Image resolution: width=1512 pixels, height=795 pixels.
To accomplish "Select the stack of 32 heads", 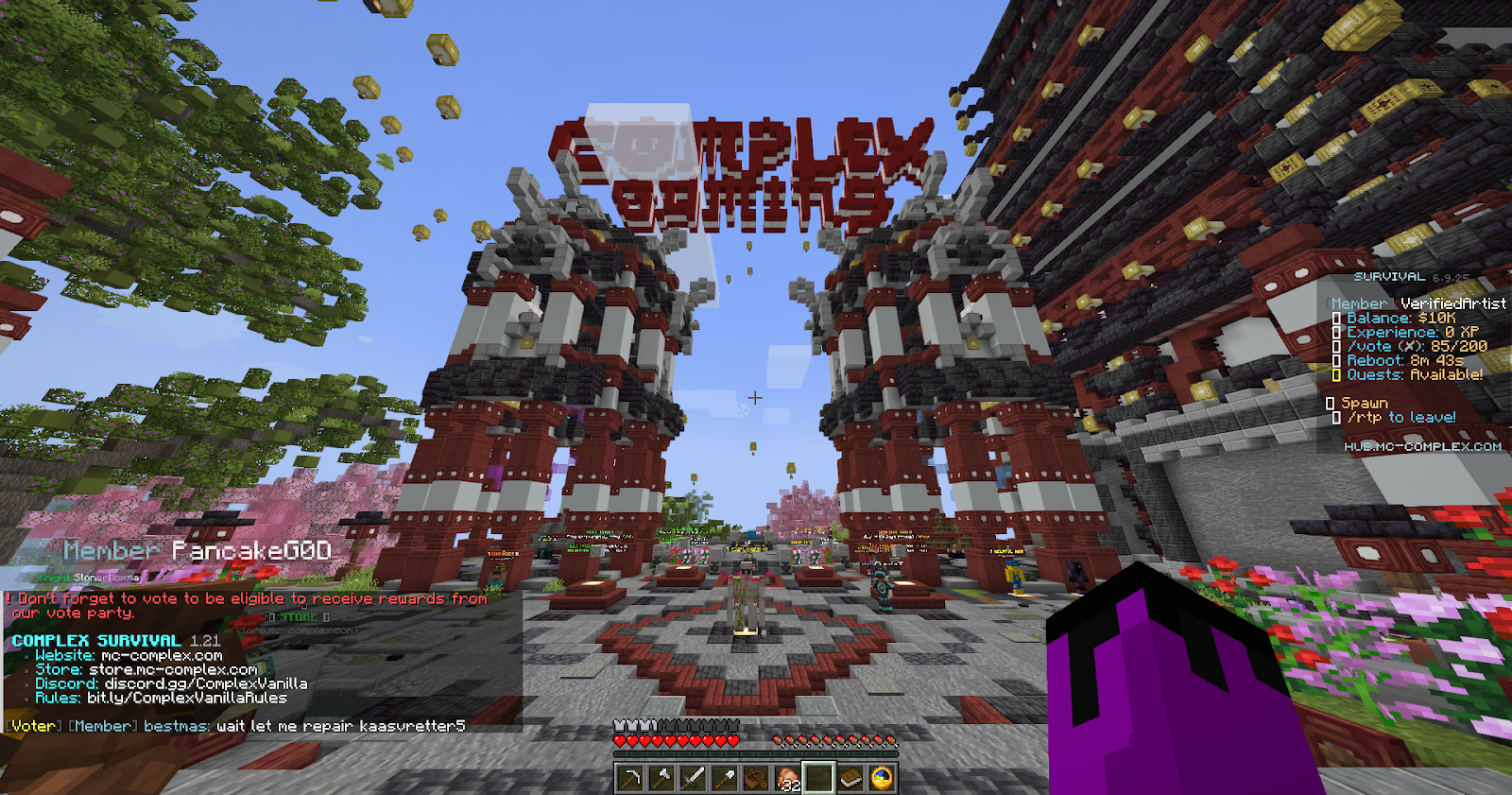I will tap(787, 777).
